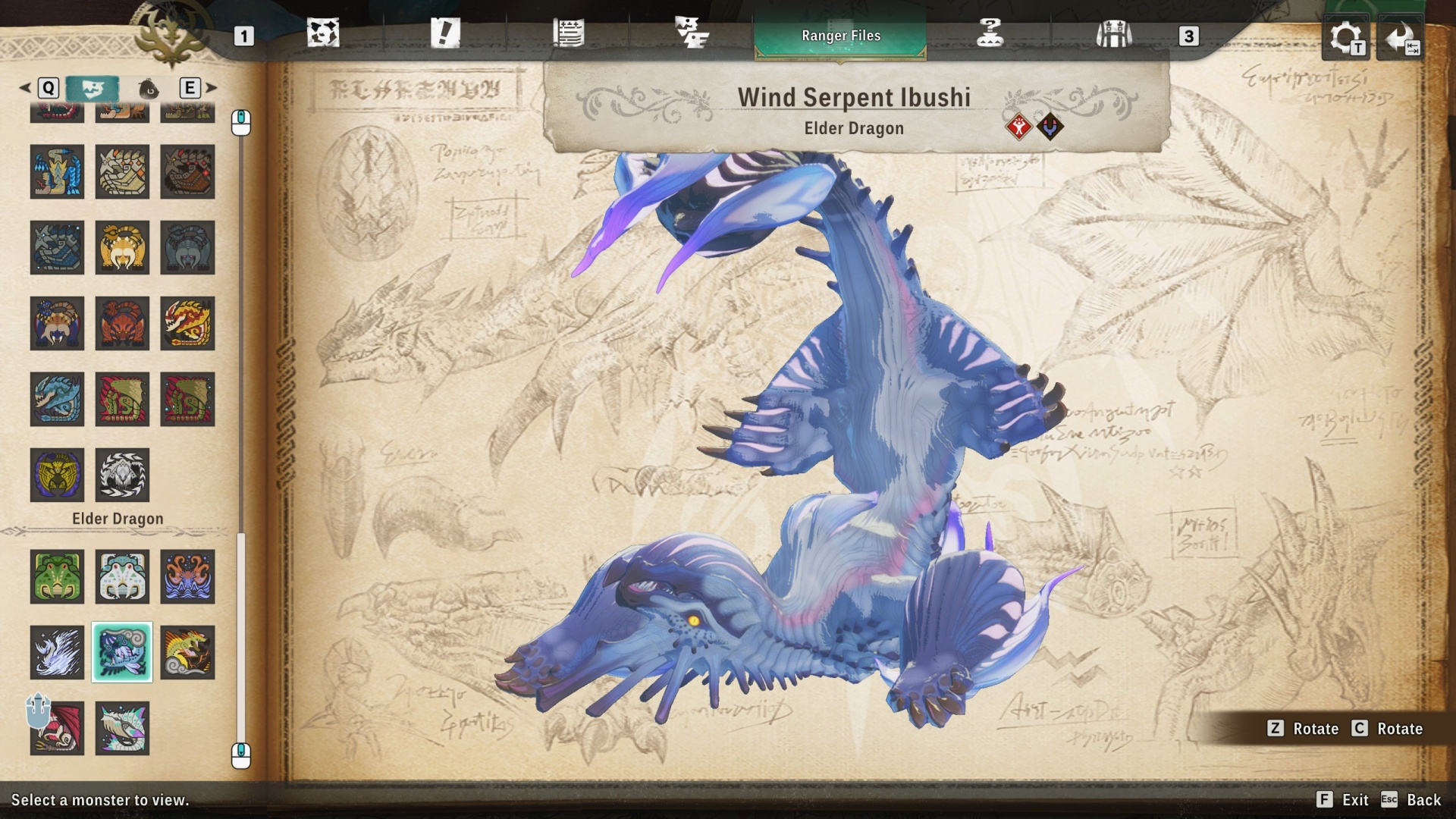Click the purple dragon weakness icon beside the fire icon

1051,125
